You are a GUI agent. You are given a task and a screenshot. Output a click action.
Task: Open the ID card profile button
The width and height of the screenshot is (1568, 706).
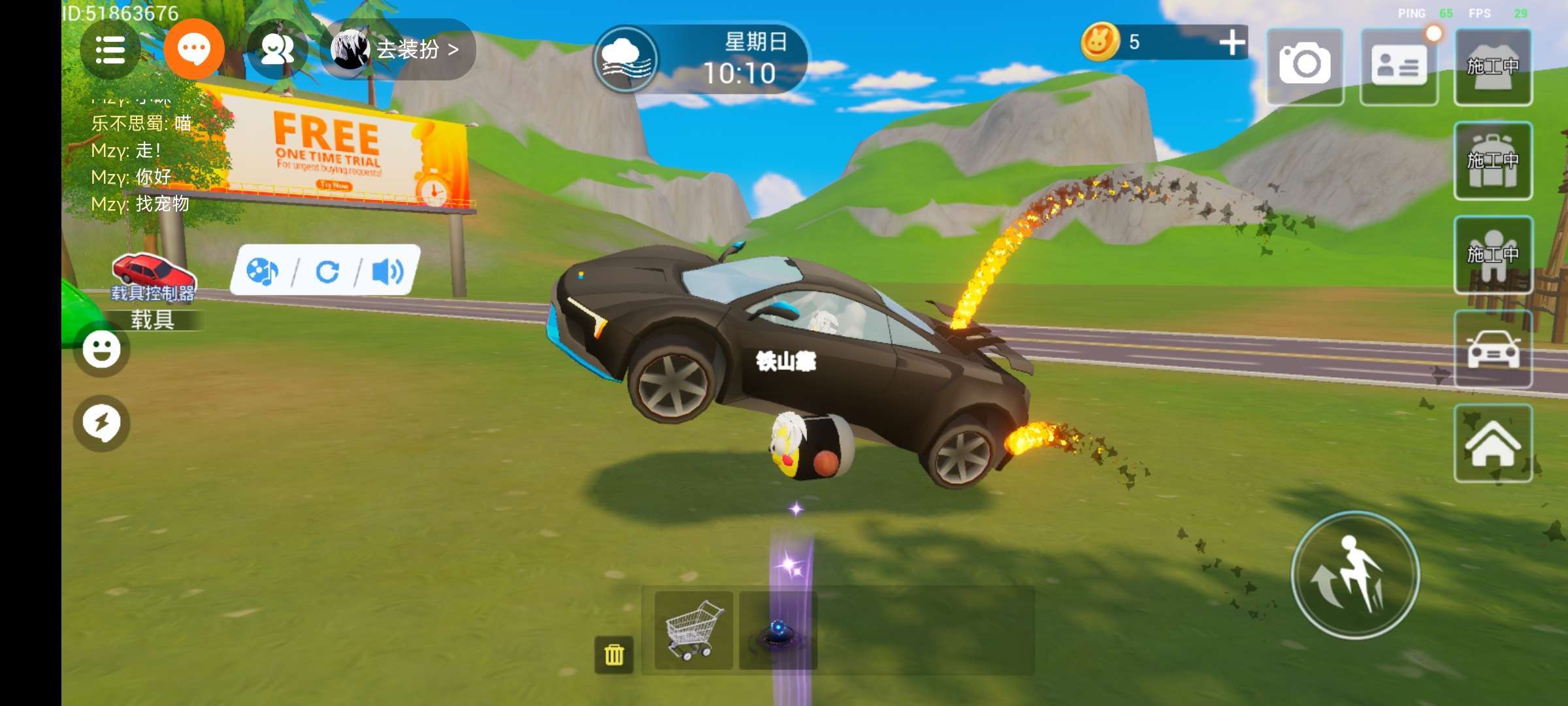click(1398, 65)
